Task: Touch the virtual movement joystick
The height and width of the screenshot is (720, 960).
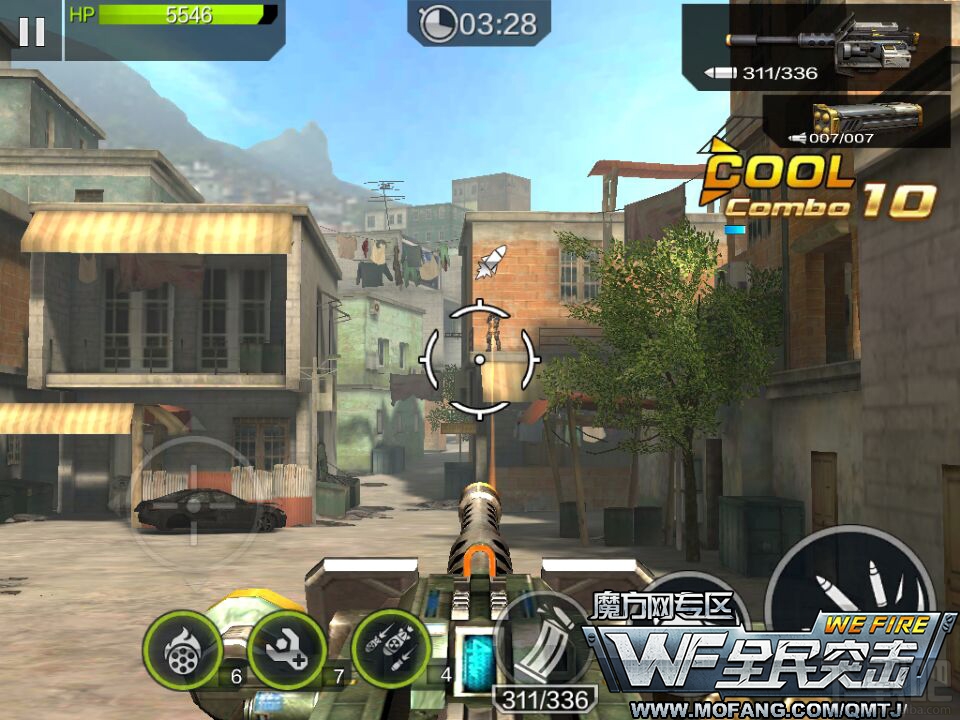Action: point(194,502)
